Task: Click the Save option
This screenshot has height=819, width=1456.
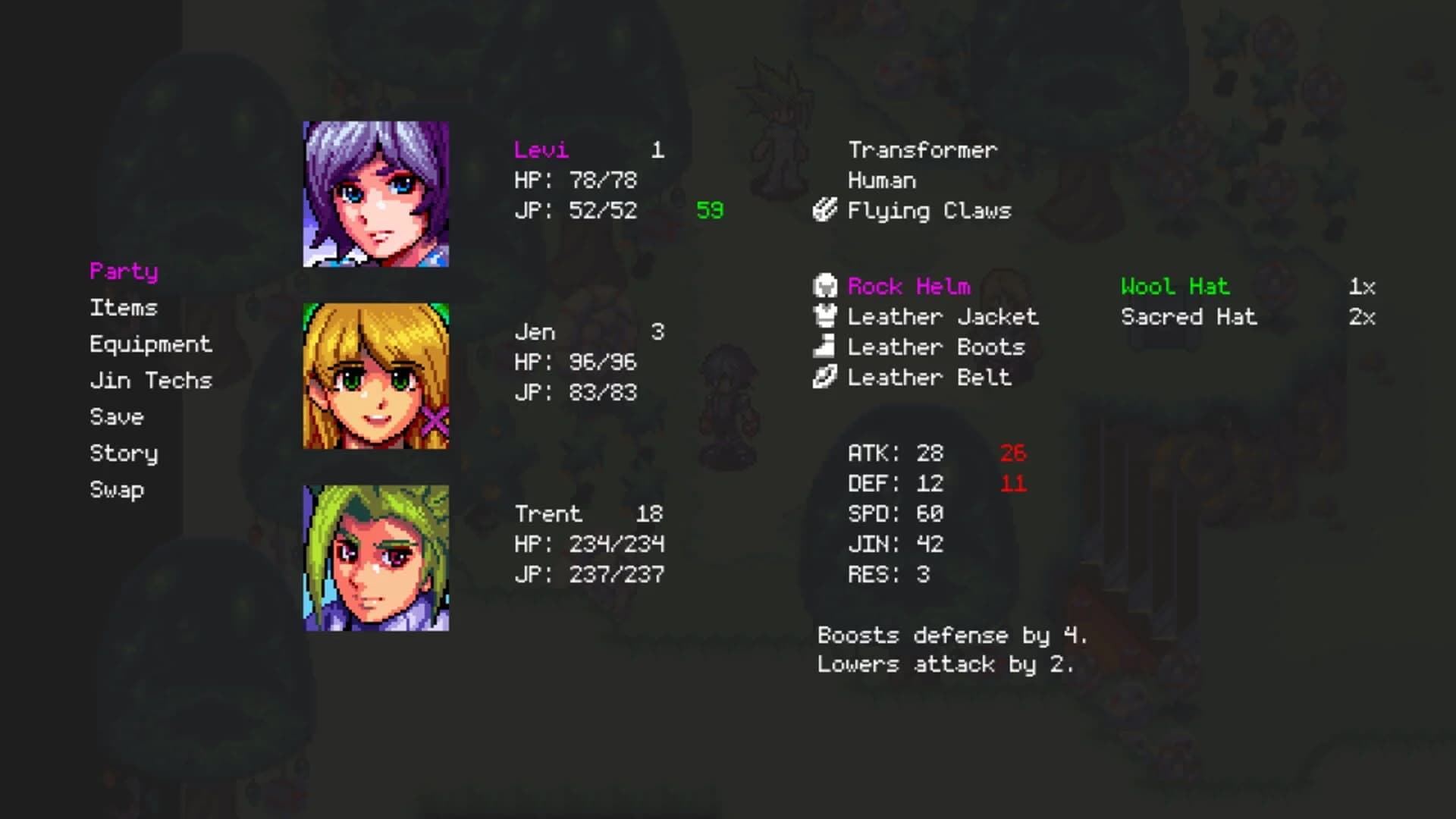Action: [117, 416]
